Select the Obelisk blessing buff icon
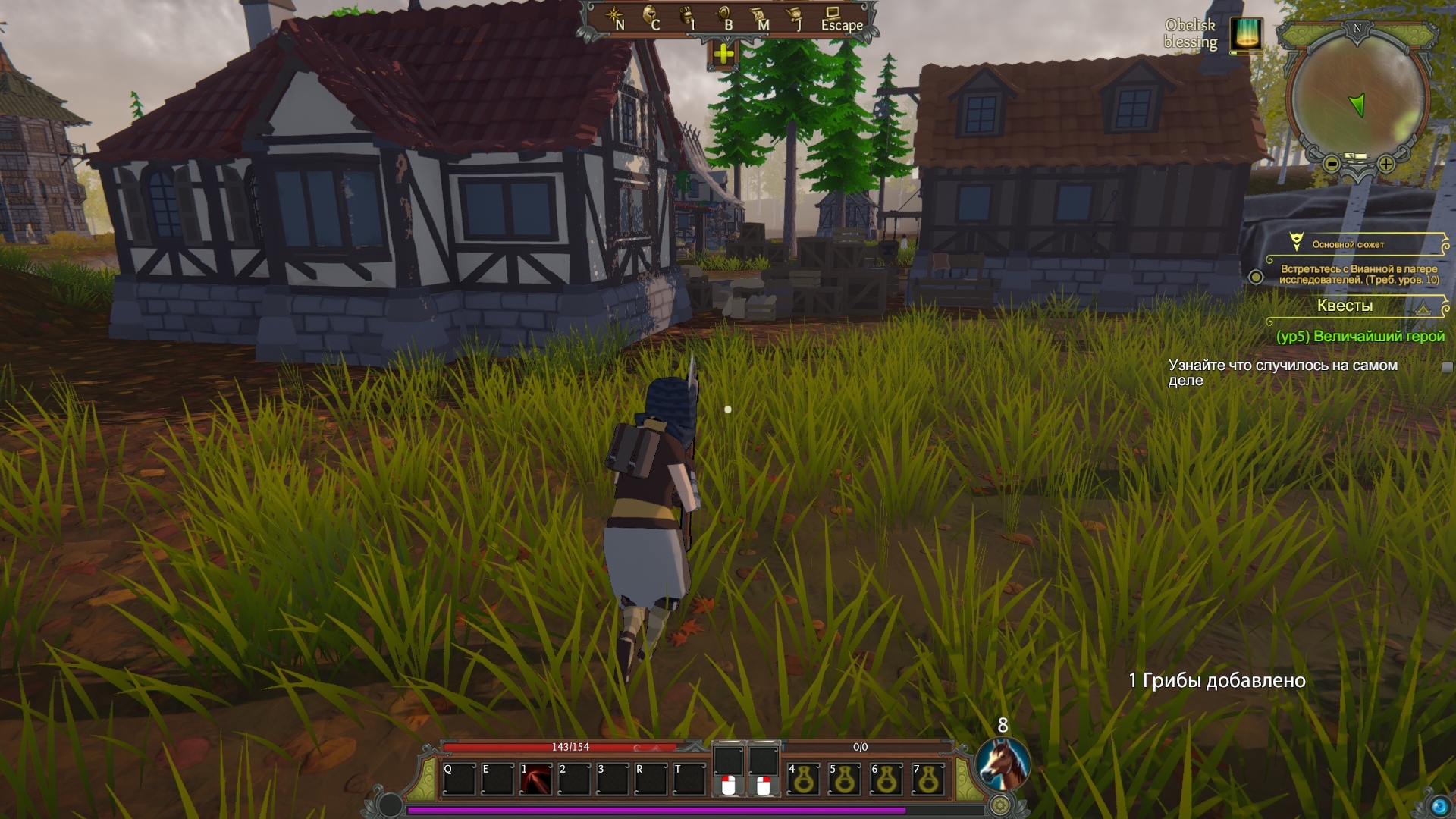The height and width of the screenshot is (819, 1456). (1246, 35)
